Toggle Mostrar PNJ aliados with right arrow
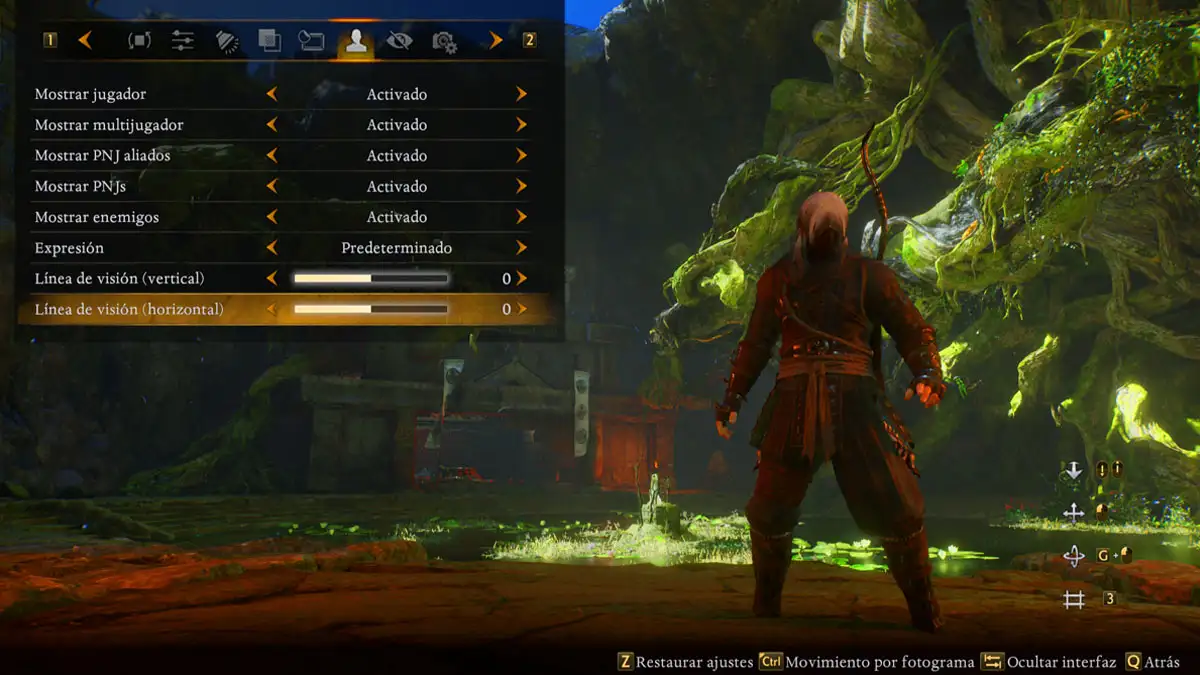 (x=522, y=156)
